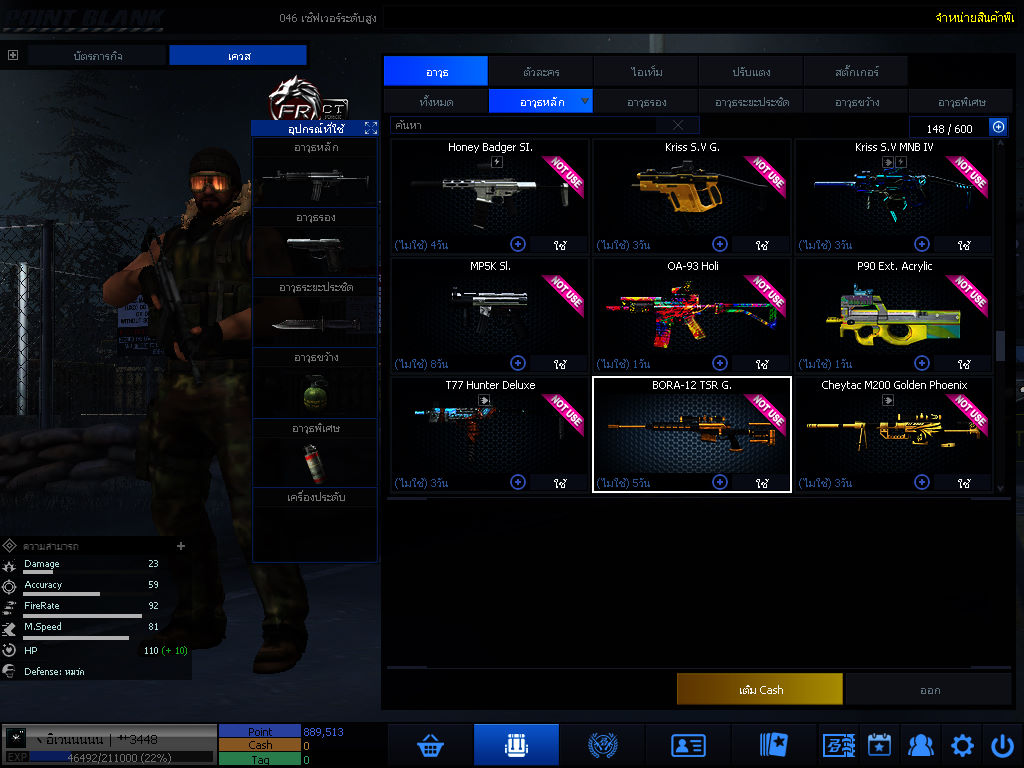This screenshot has height=768, width=1024.
Task: Select the ปรับแต่ง tab
Action: point(750,71)
